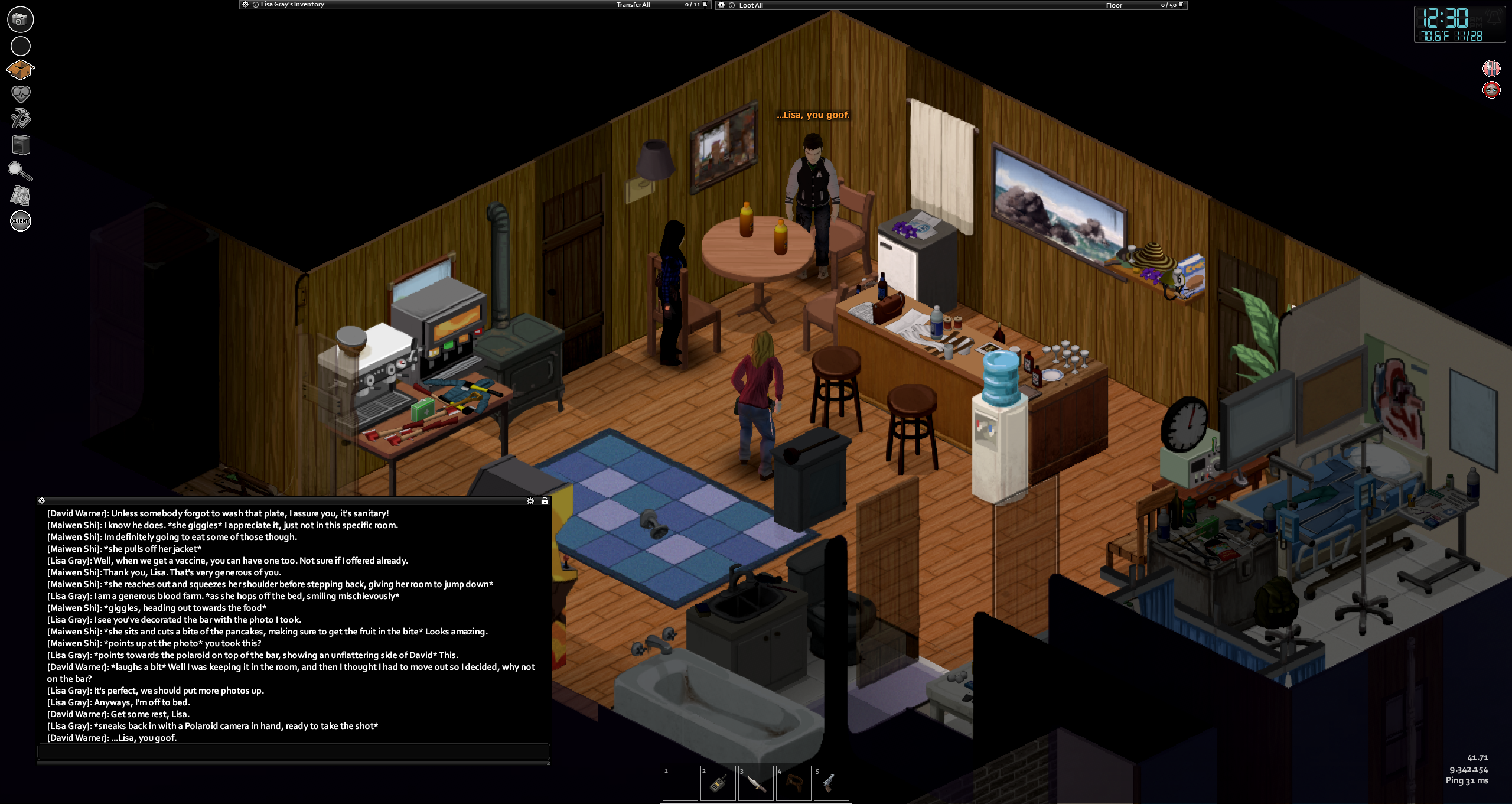Open the world map icon

pos(21,196)
